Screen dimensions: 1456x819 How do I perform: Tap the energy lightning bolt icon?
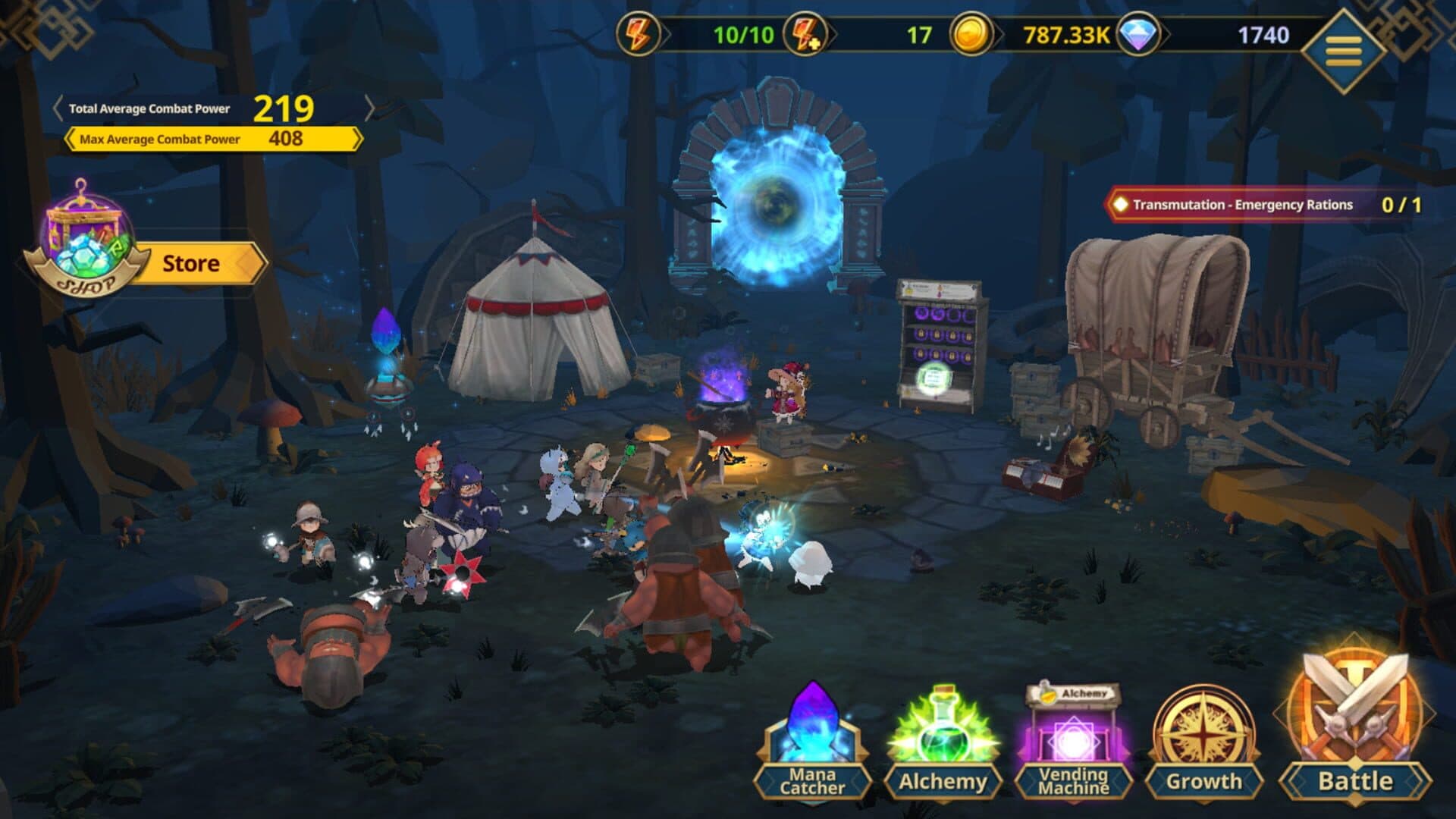coord(638,35)
